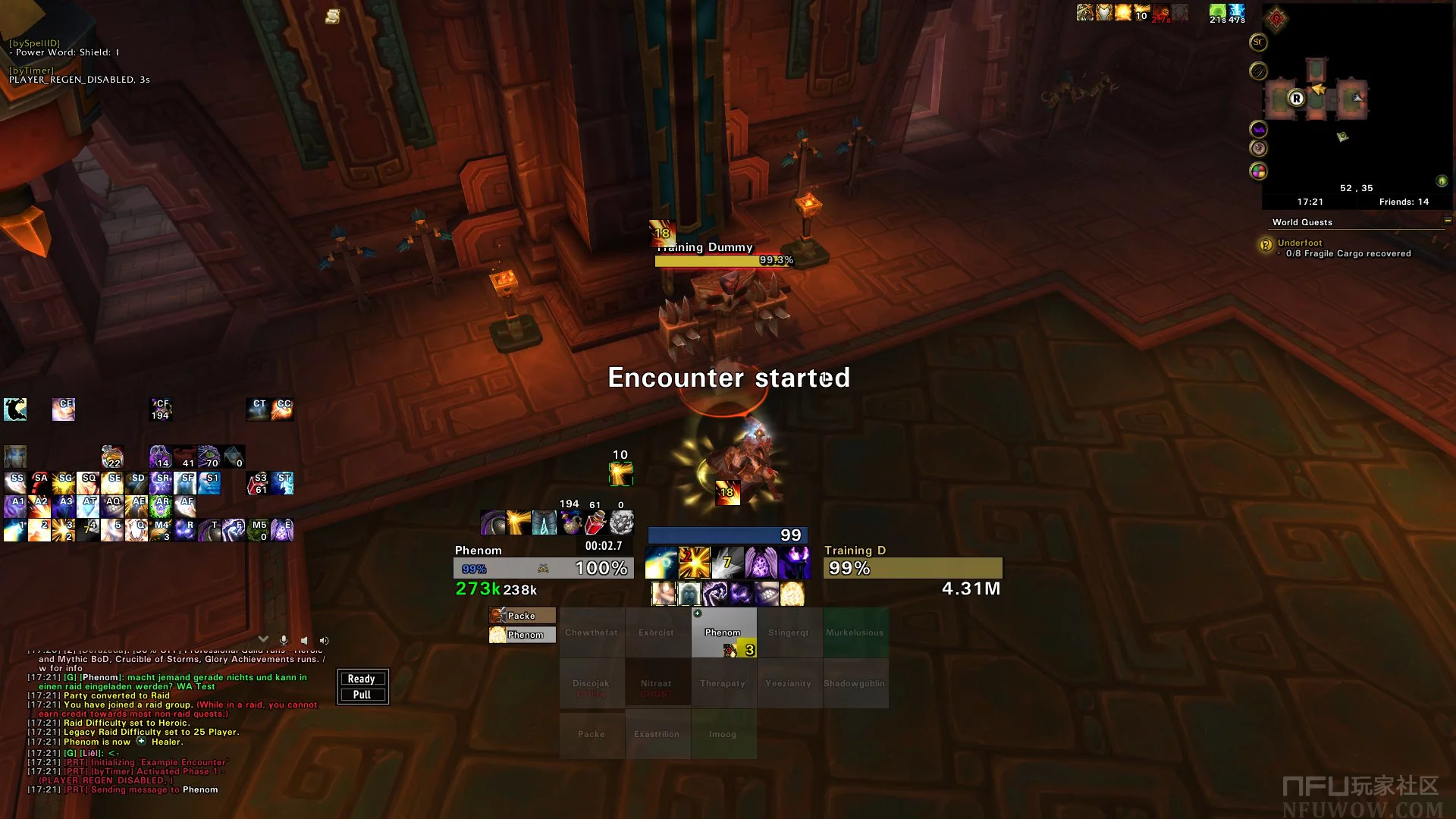The height and width of the screenshot is (819, 1456).
Task: Click the Packe party name bar
Action: click(522, 616)
